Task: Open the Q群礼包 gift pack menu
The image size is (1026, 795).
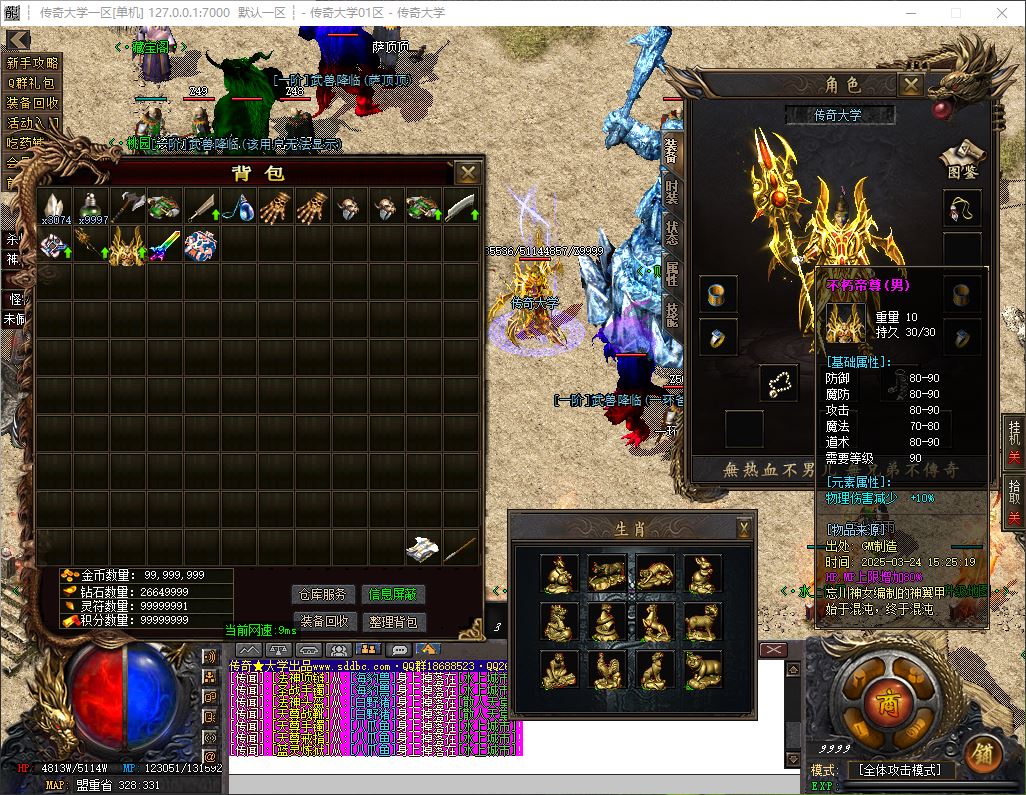Action: click(33, 83)
